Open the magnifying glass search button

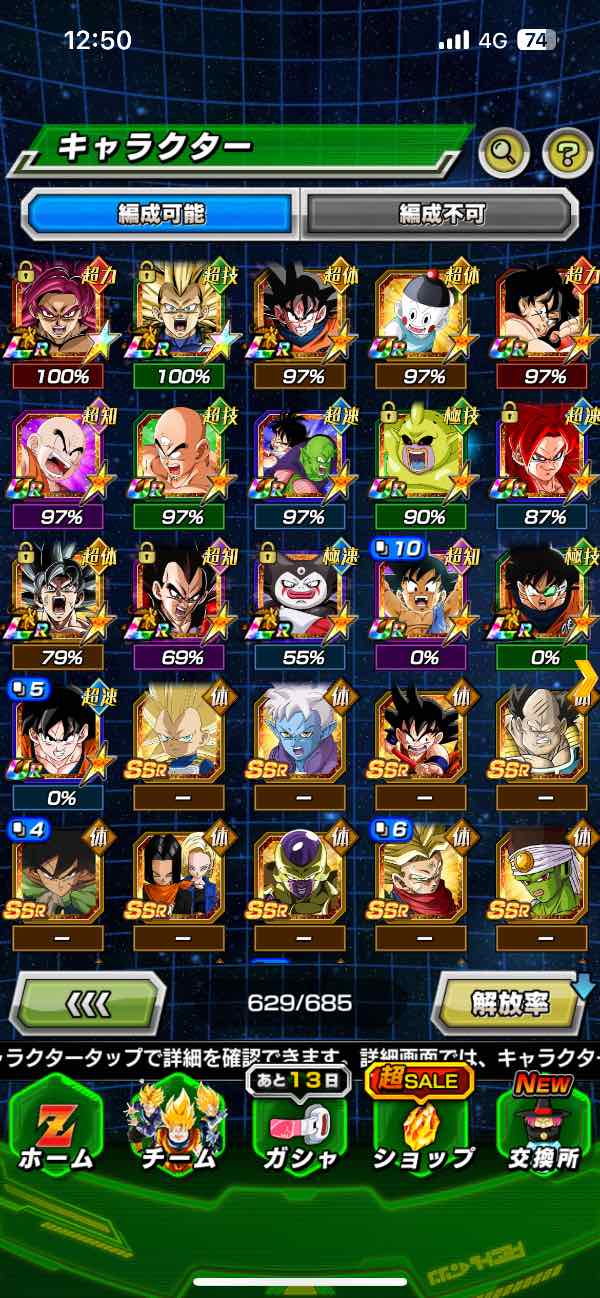(504, 153)
